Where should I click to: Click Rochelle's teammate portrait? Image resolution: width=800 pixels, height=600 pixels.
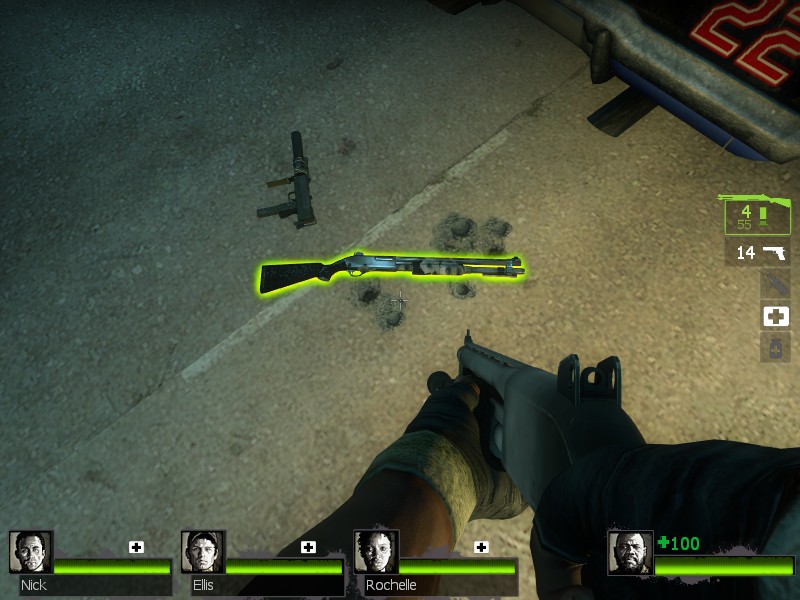(376, 552)
